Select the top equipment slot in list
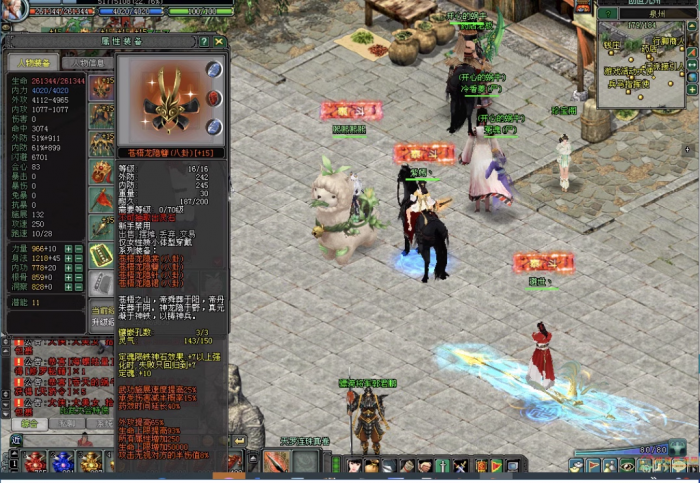Image resolution: width=700 pixels, height=483 pixels. click(x=101, y=87)
